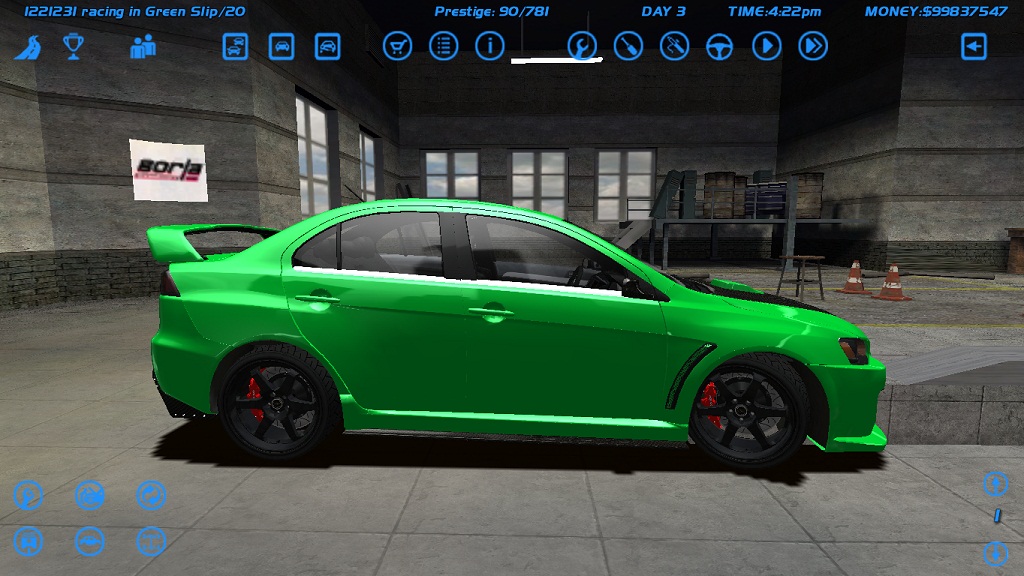1024x576 pixels.
Task: Open the drivetrain chassis circle icon
Action: pyautogui.click(x=151, y=542)
